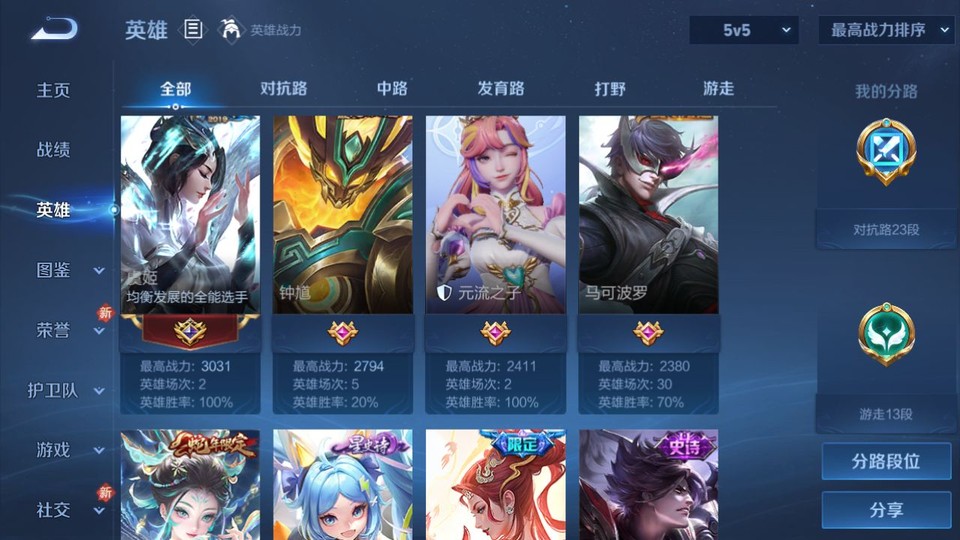The height and width of the screenshot is (540, 960).
Task: Switch to the 发育路 tab
Action: tap(500, 88)
